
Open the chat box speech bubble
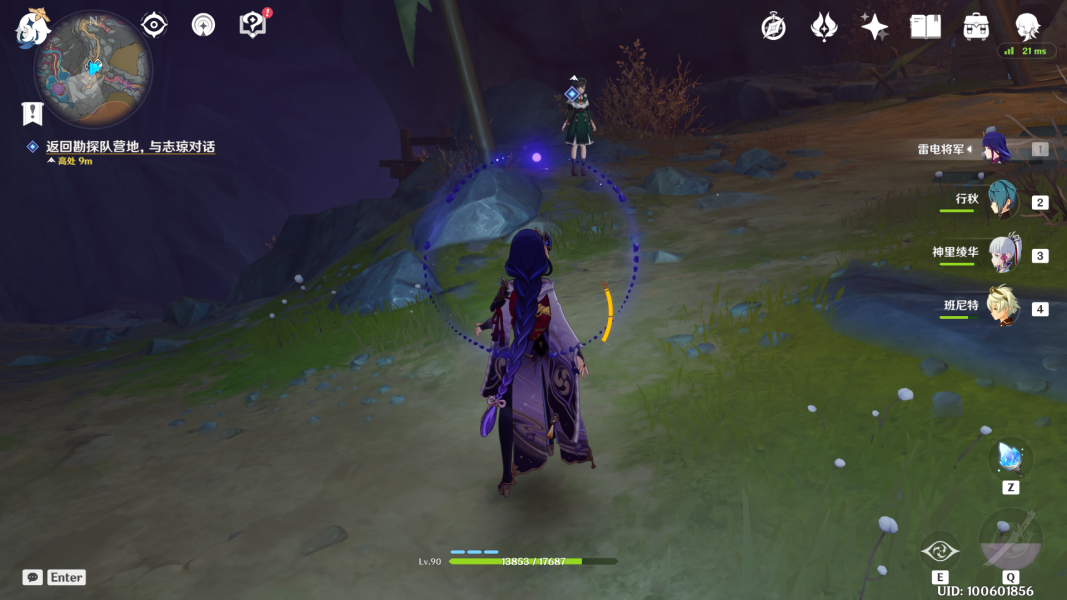pyautogui.click(x=33, y=577)
